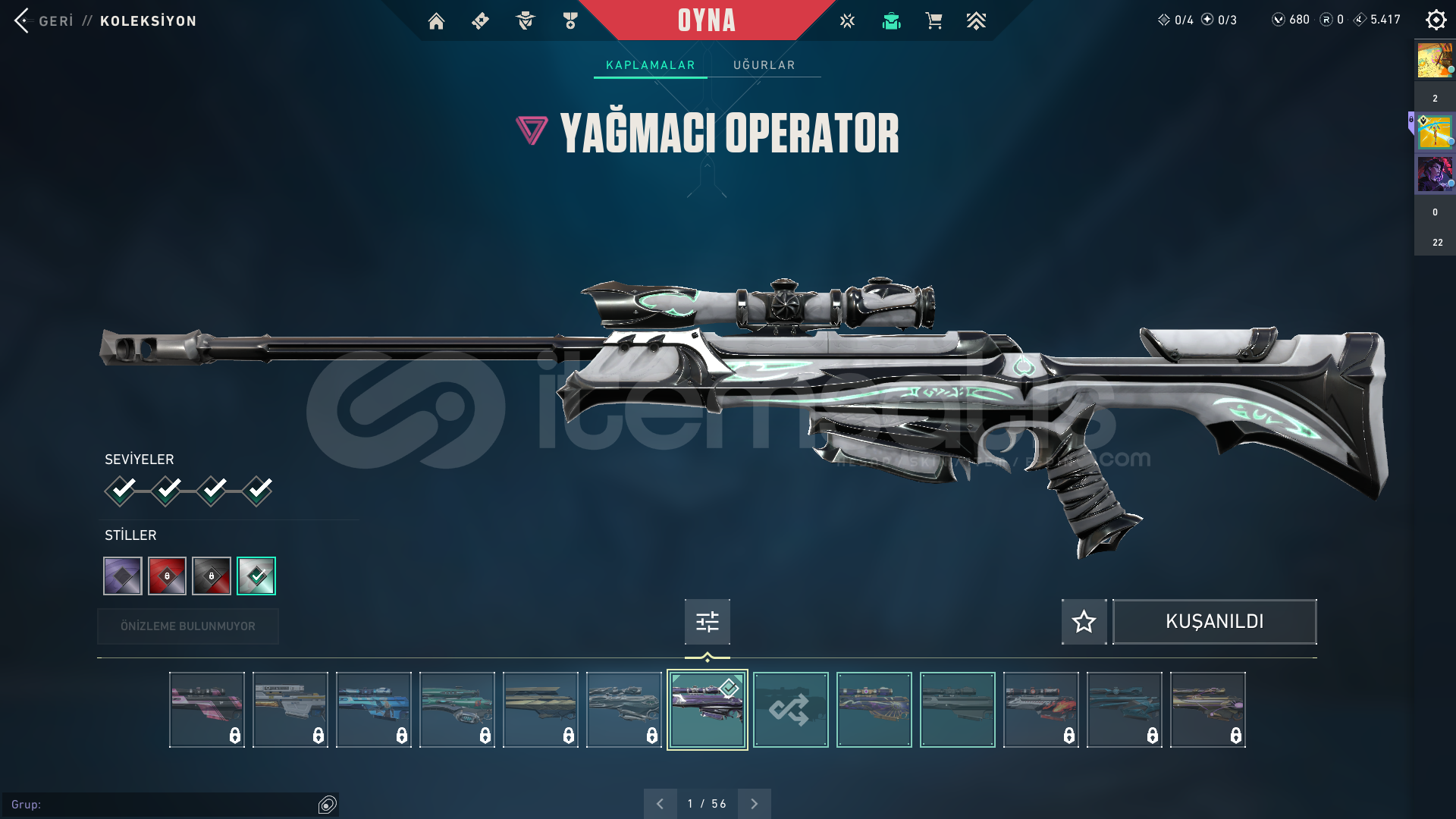This screenshot has width=1456, height=819.
Task: Go back using the GERİ arrow
Action: tap(23, 20)
